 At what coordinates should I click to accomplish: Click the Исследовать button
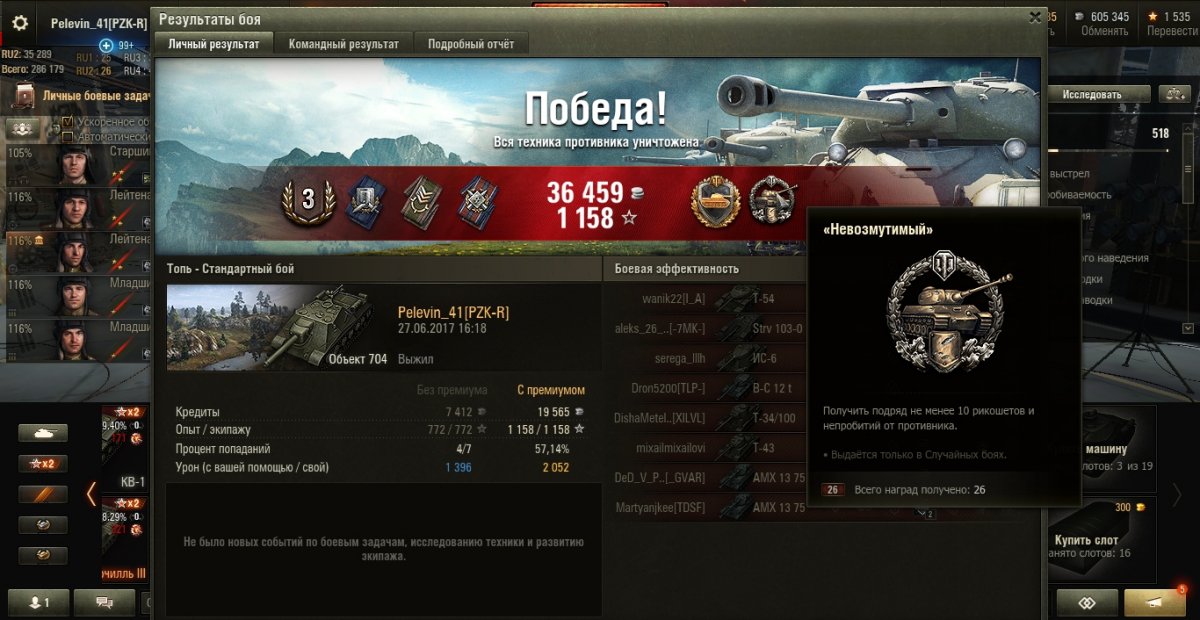point(1091,94)
